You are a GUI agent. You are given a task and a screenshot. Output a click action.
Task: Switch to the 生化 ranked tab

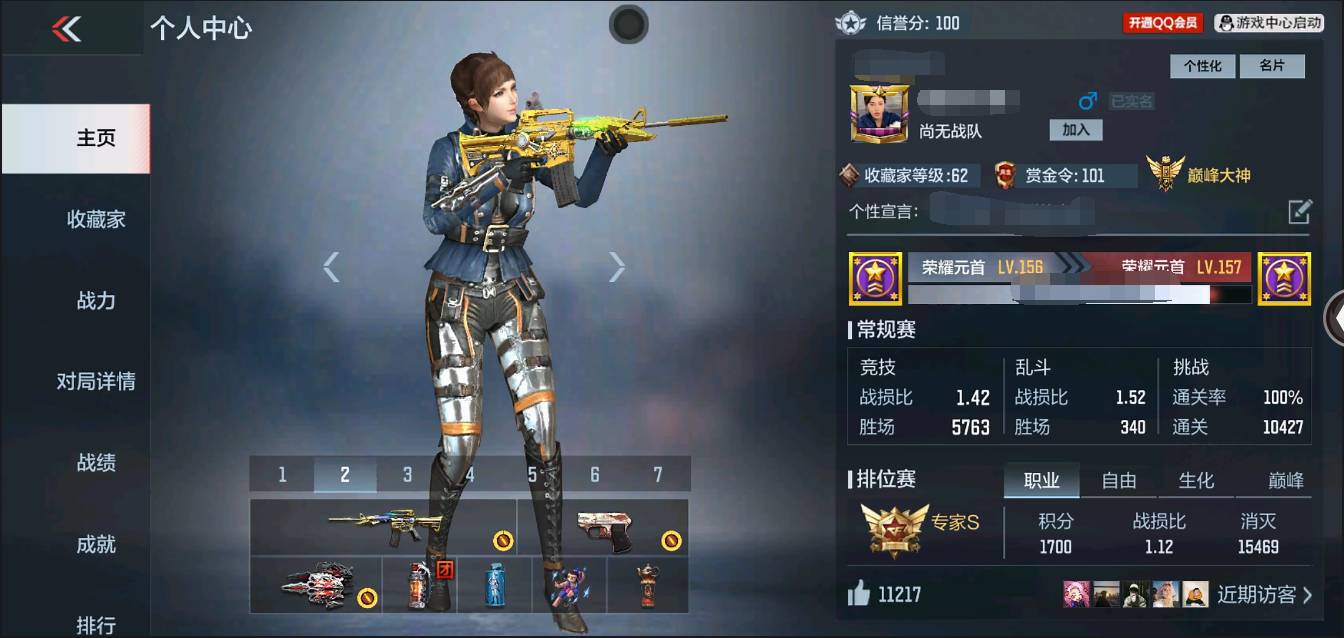tap(1196, 481)
